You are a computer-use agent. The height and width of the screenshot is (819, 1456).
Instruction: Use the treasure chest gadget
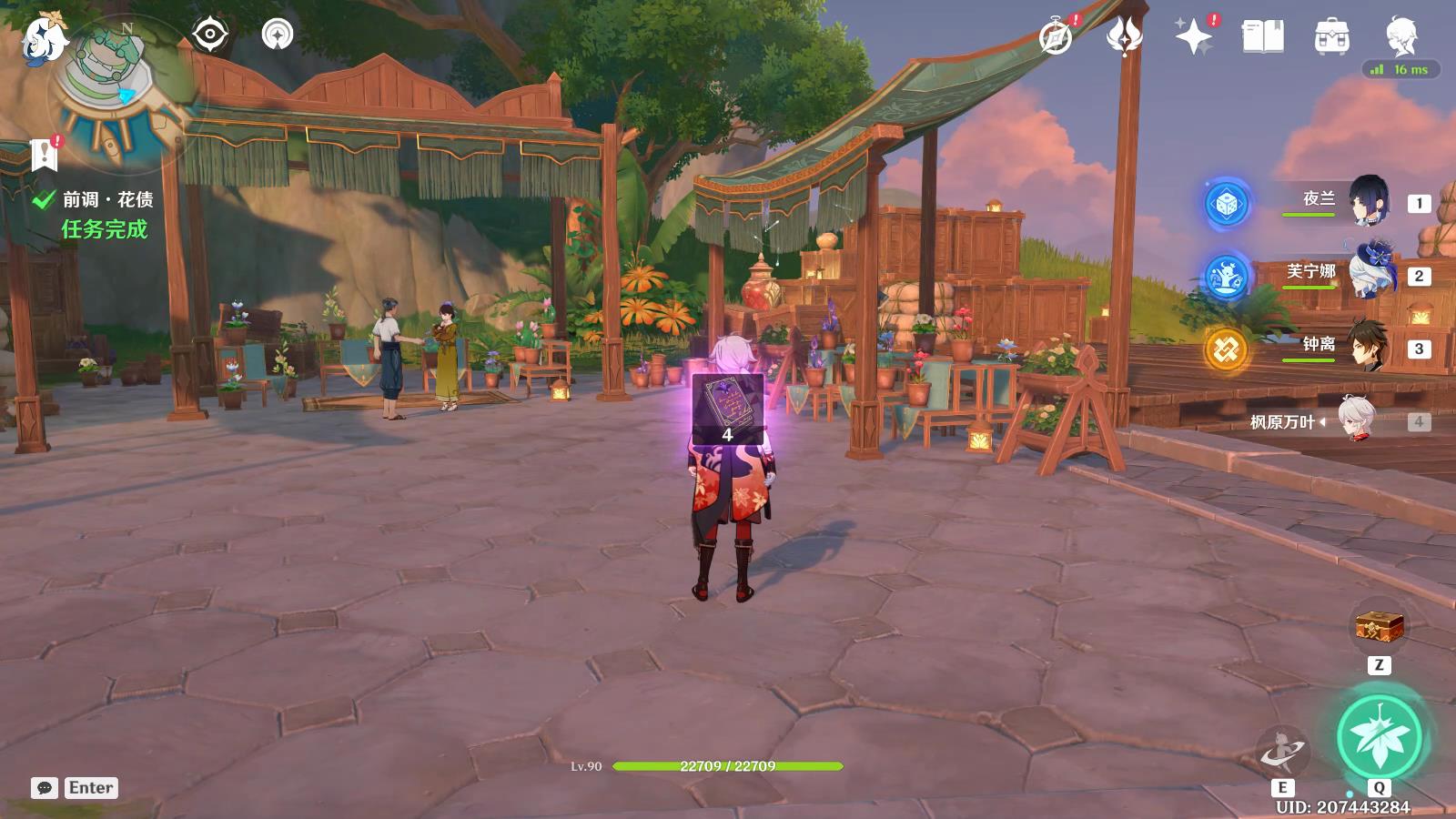(1379, 627)
